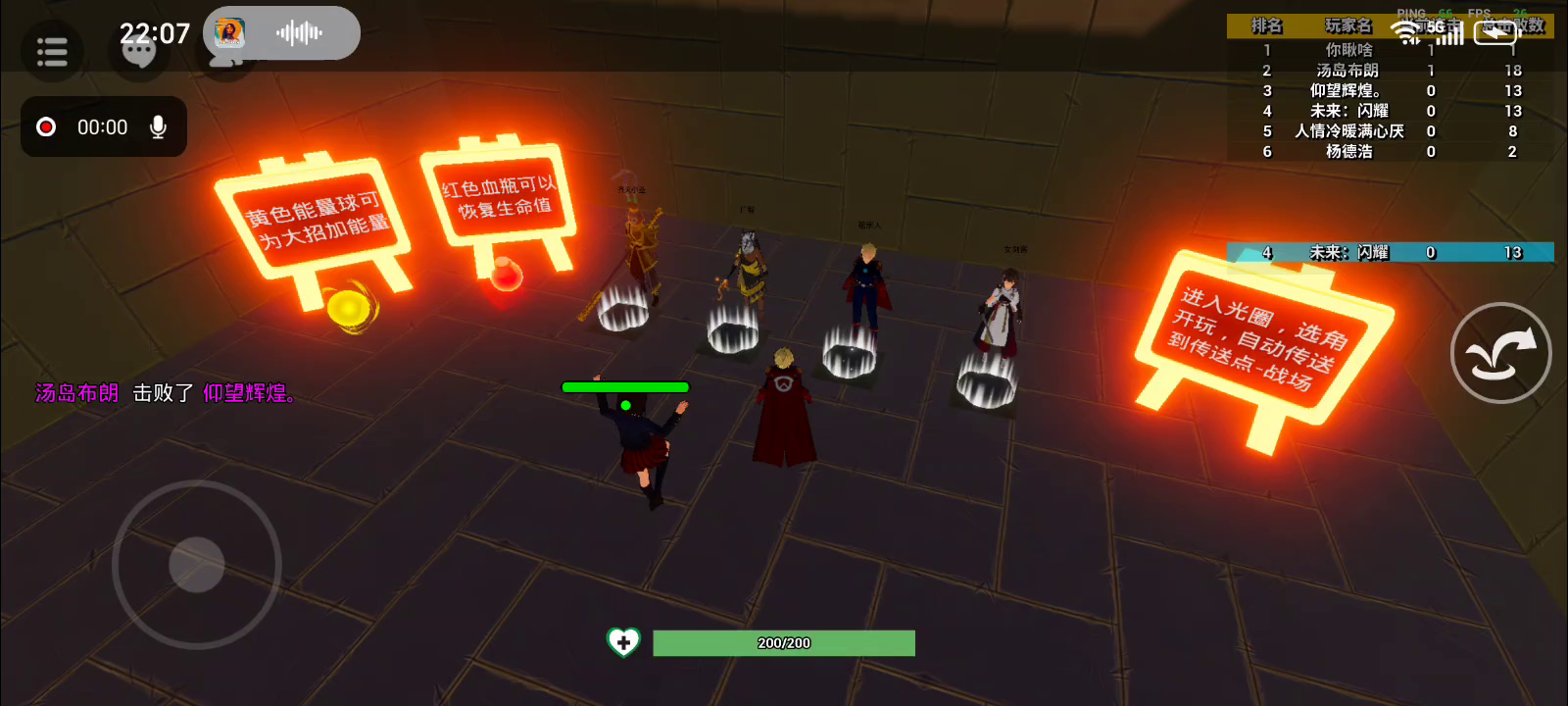Image resolution: width=1568 pixels, height=706 pixels.
Task: Select player 你瞅啥 in the ranking list
Action: tap(1348, 50)
